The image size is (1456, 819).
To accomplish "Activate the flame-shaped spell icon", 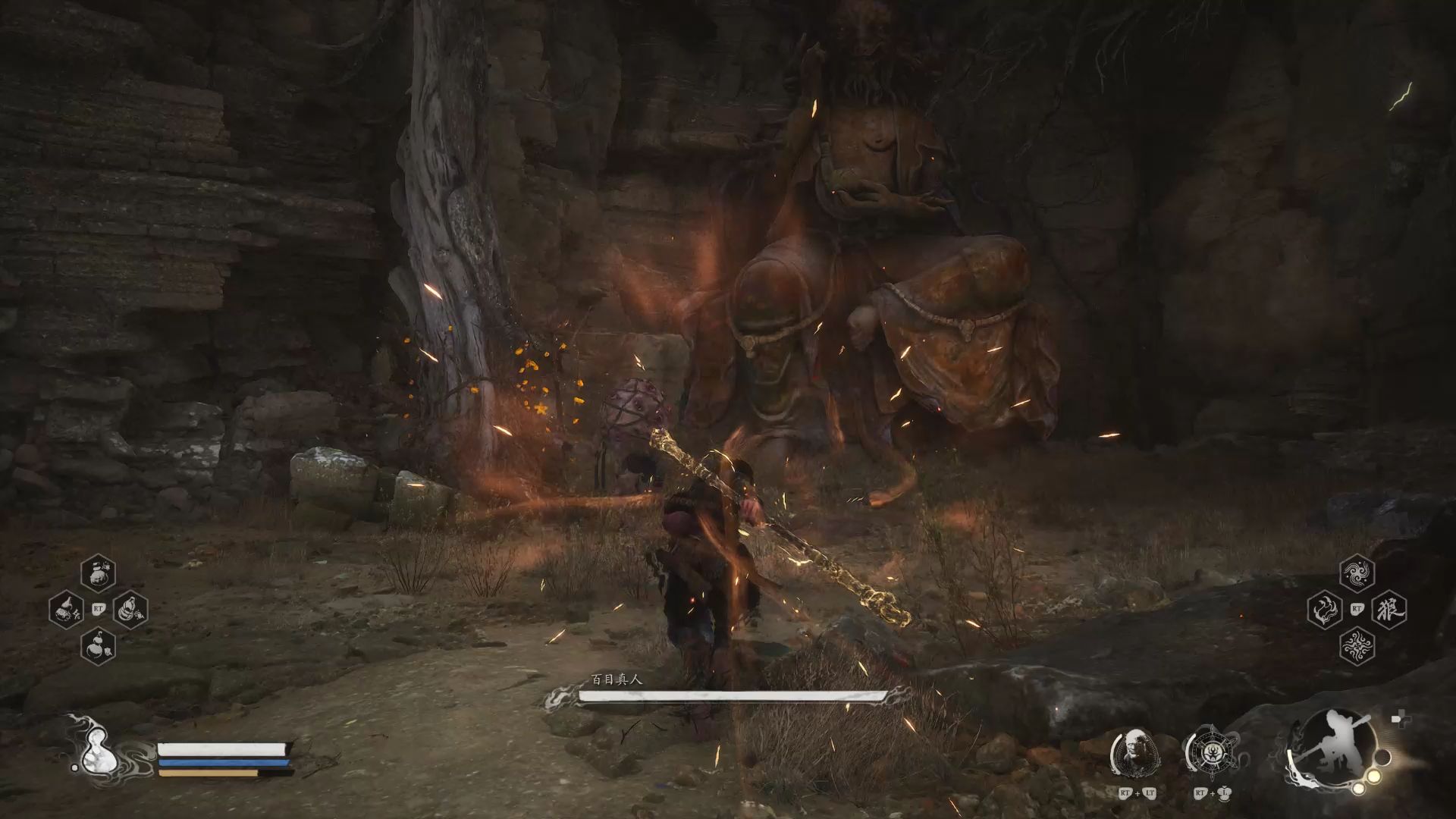I will click(1326, 610).
